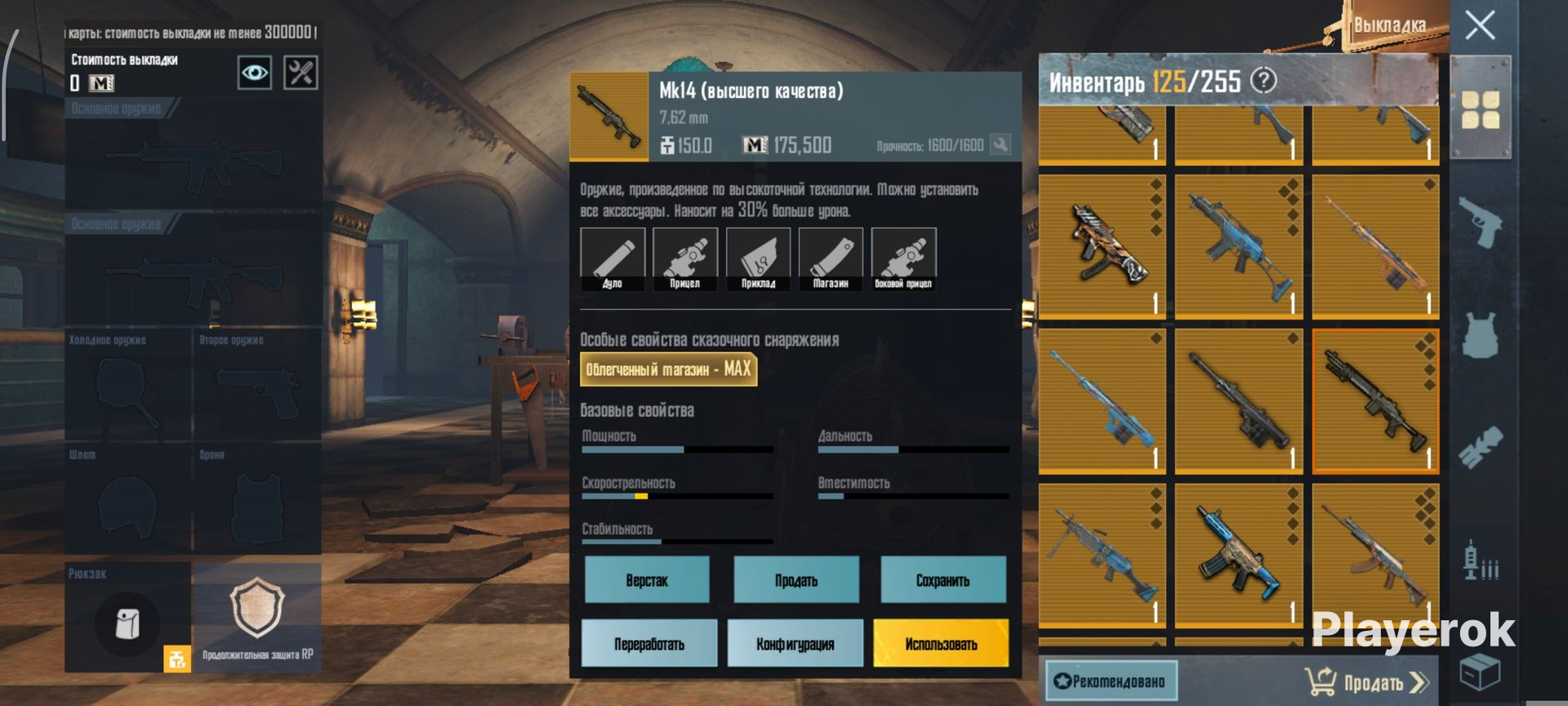Select the Магазин magazine attachment slot
This screenshot has width=1568, height=706.
click(831, 259)
